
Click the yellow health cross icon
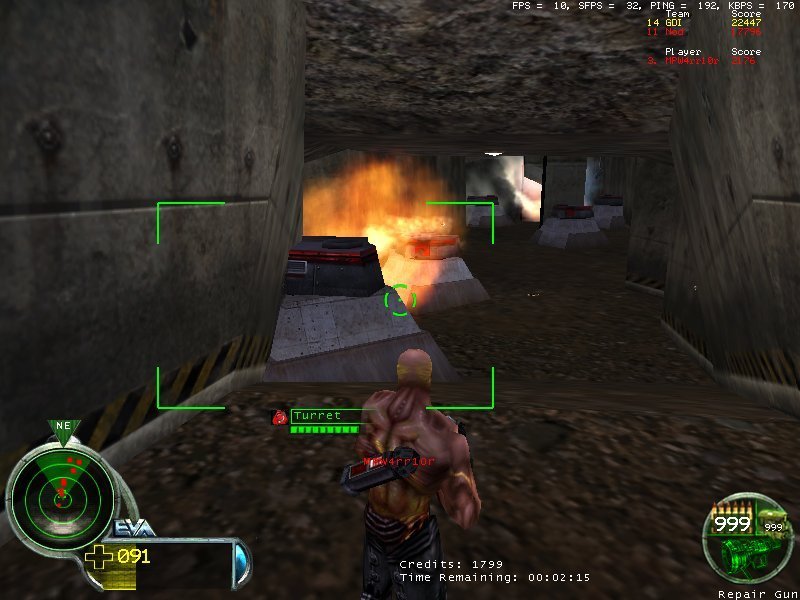[99, 557]
